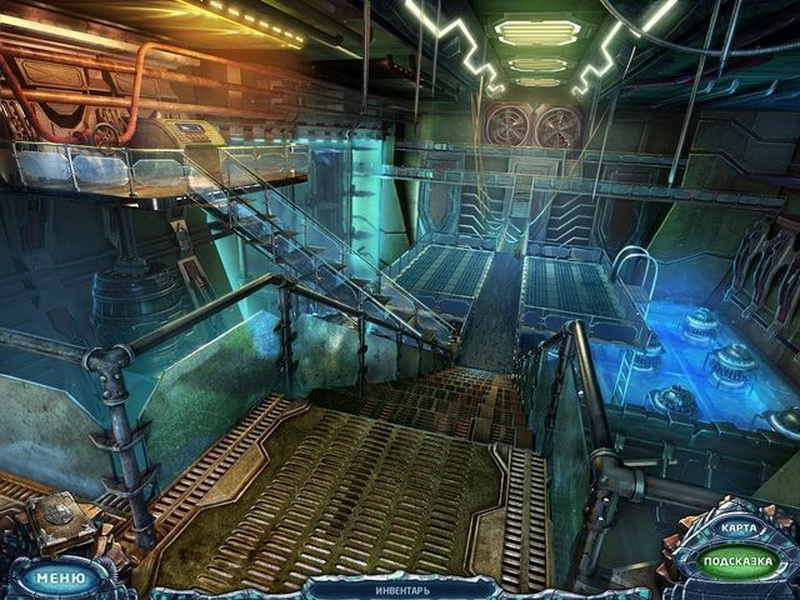Open the МЕНЮ button
800x600 pixels.
tap(56, 577)
